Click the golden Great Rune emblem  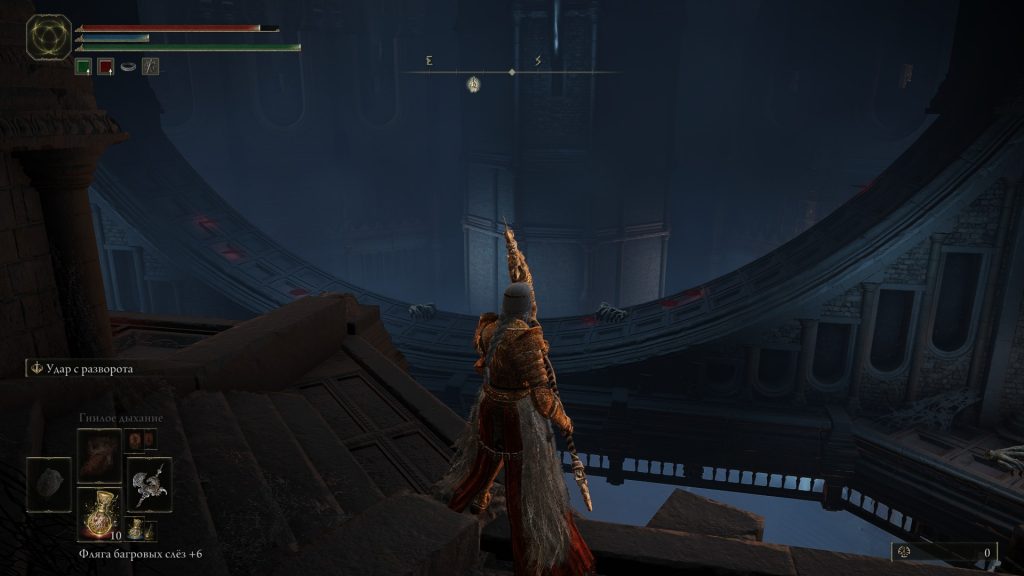click(48, 36)
